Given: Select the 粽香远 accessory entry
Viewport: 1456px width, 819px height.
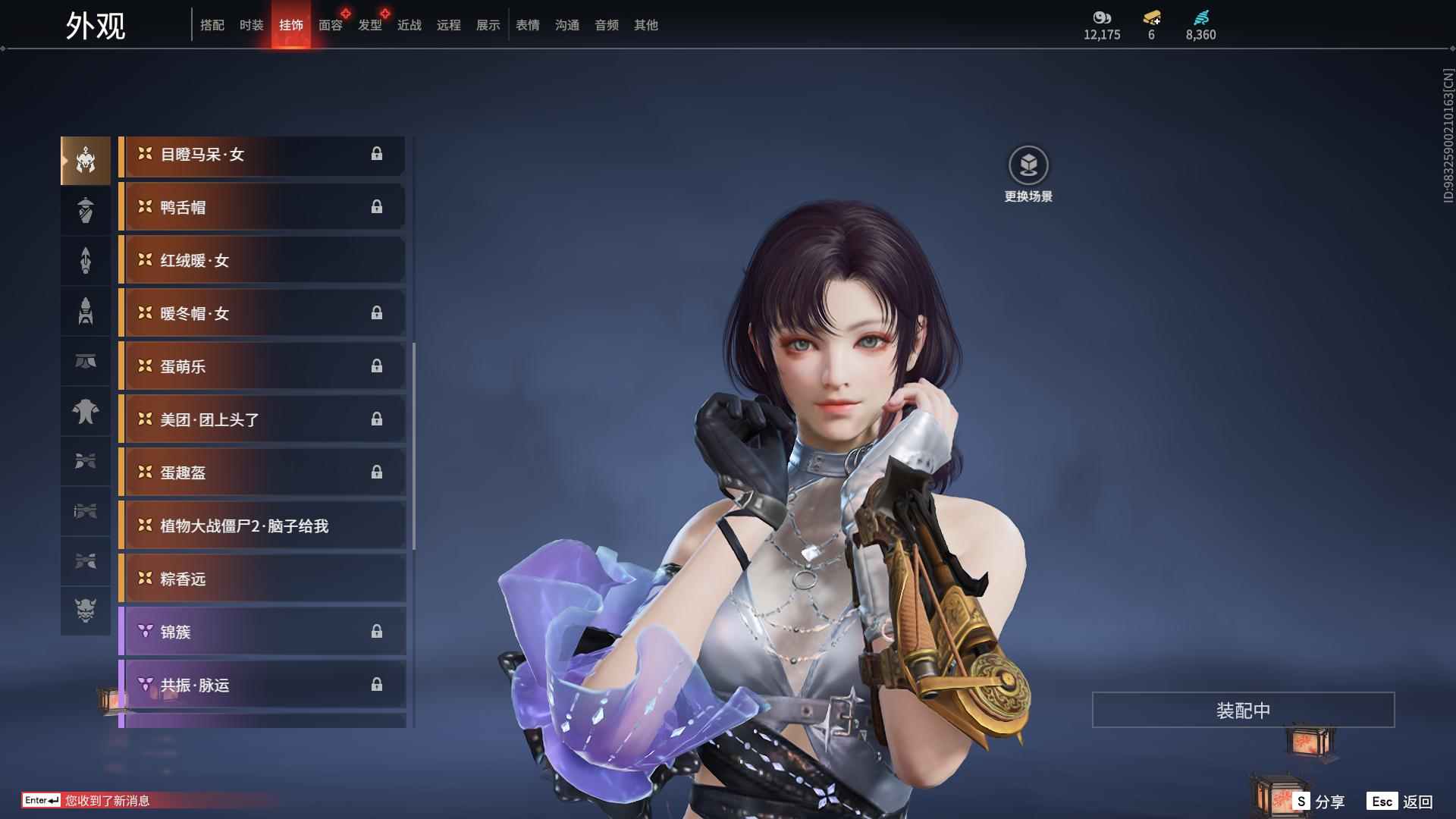Looking at the screenshot, I should click(x=262, y=579).
